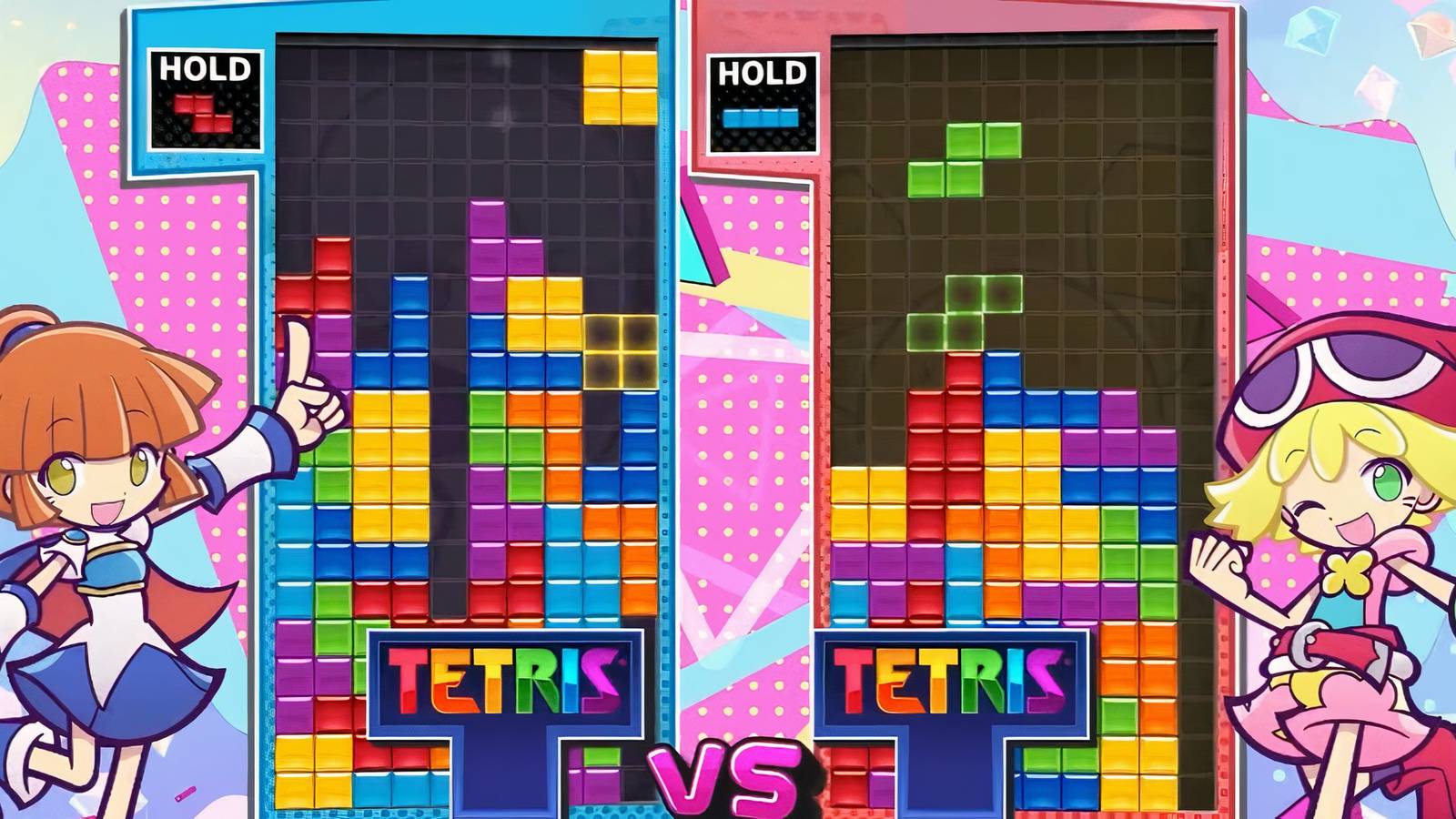Select the red S-piece in left HOLD
1456x819 pixels.
[203, 115]
